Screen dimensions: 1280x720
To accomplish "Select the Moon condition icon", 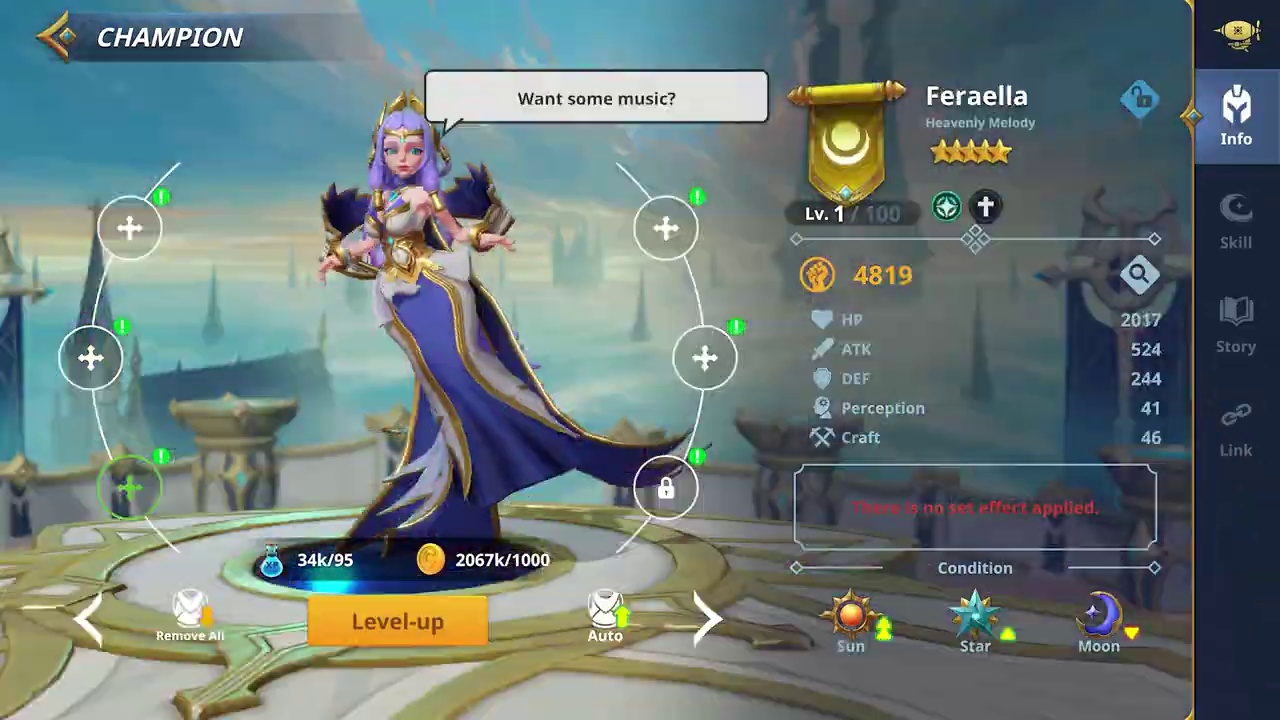I will click(x=1098, y=615).
